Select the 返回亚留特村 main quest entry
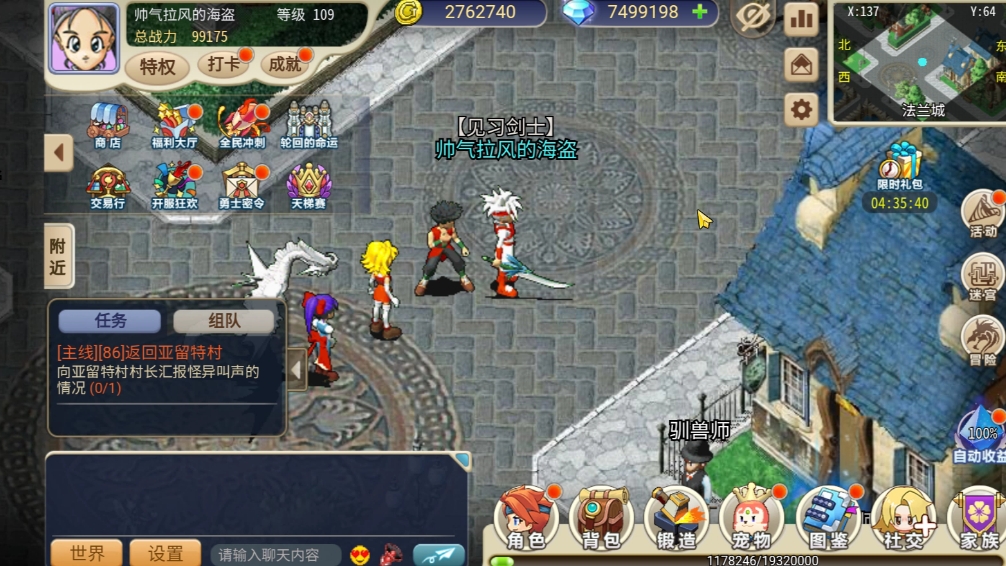 pyautogui.click(x=140, y=352)
